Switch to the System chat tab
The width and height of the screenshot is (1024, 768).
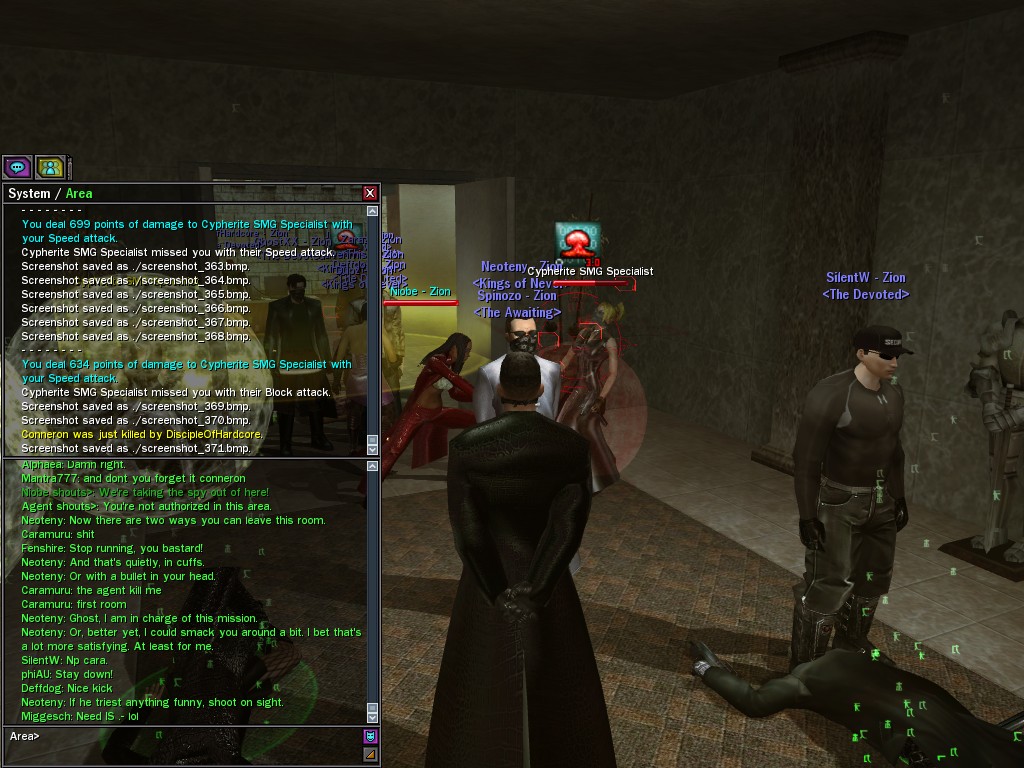pos(28,194)
